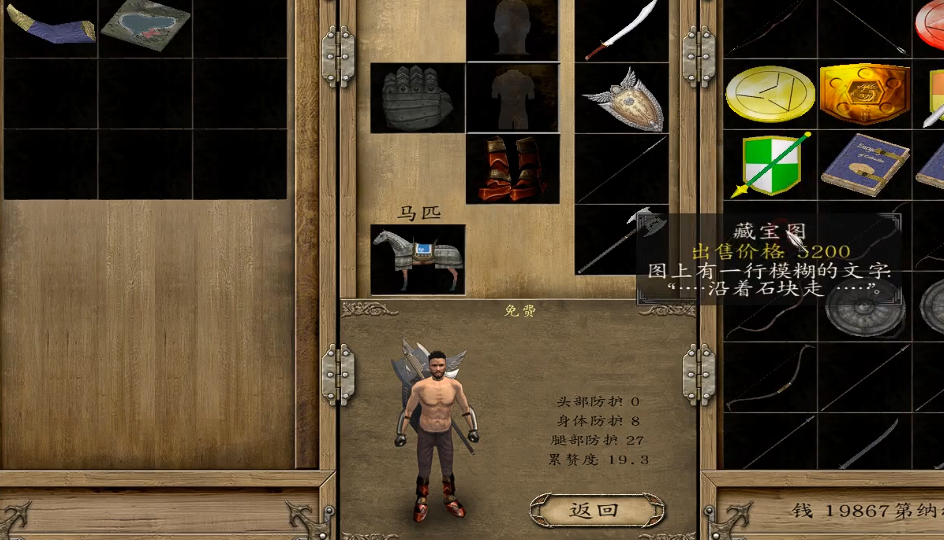Select the orange gold emblem shield

coord(863,94)
